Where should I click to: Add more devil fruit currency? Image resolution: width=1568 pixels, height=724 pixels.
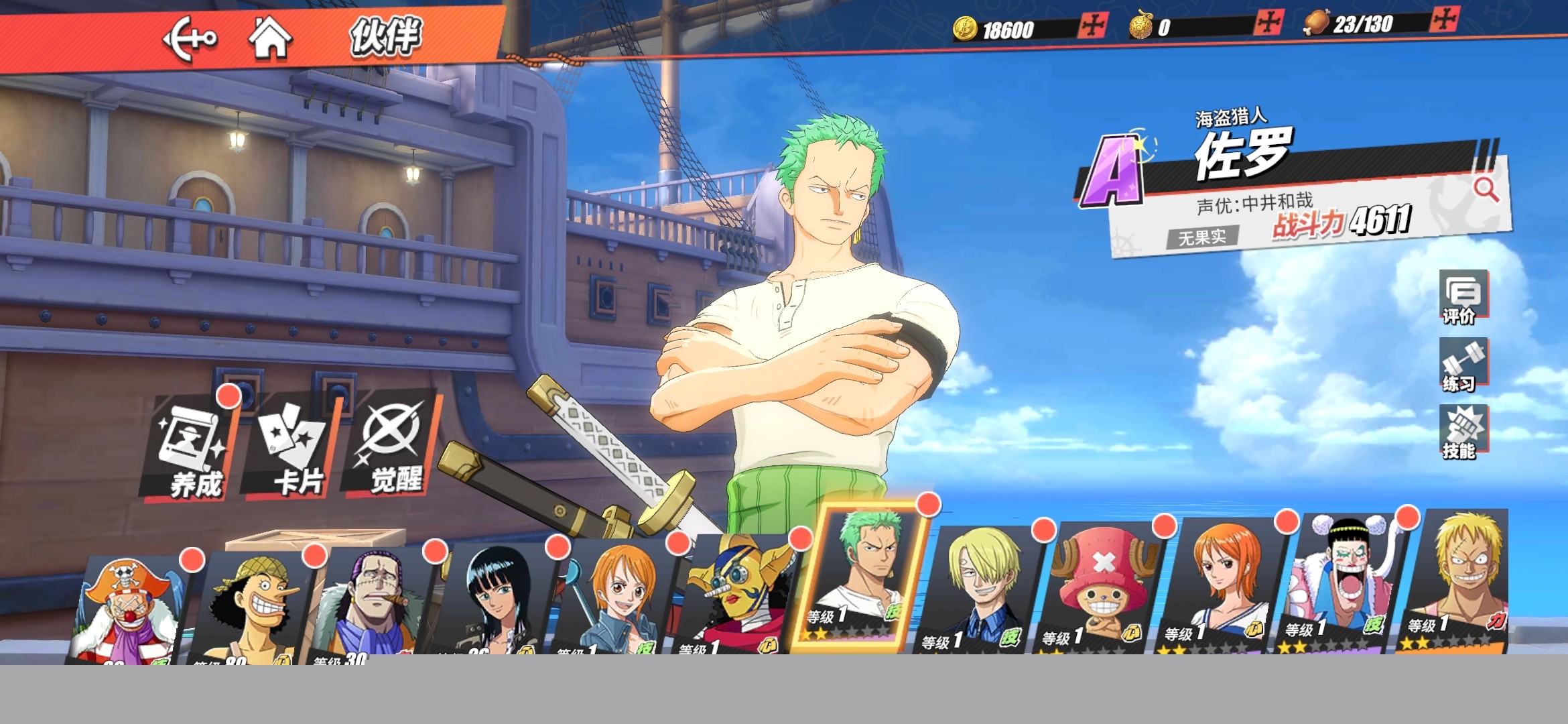tap(1268, 23)
